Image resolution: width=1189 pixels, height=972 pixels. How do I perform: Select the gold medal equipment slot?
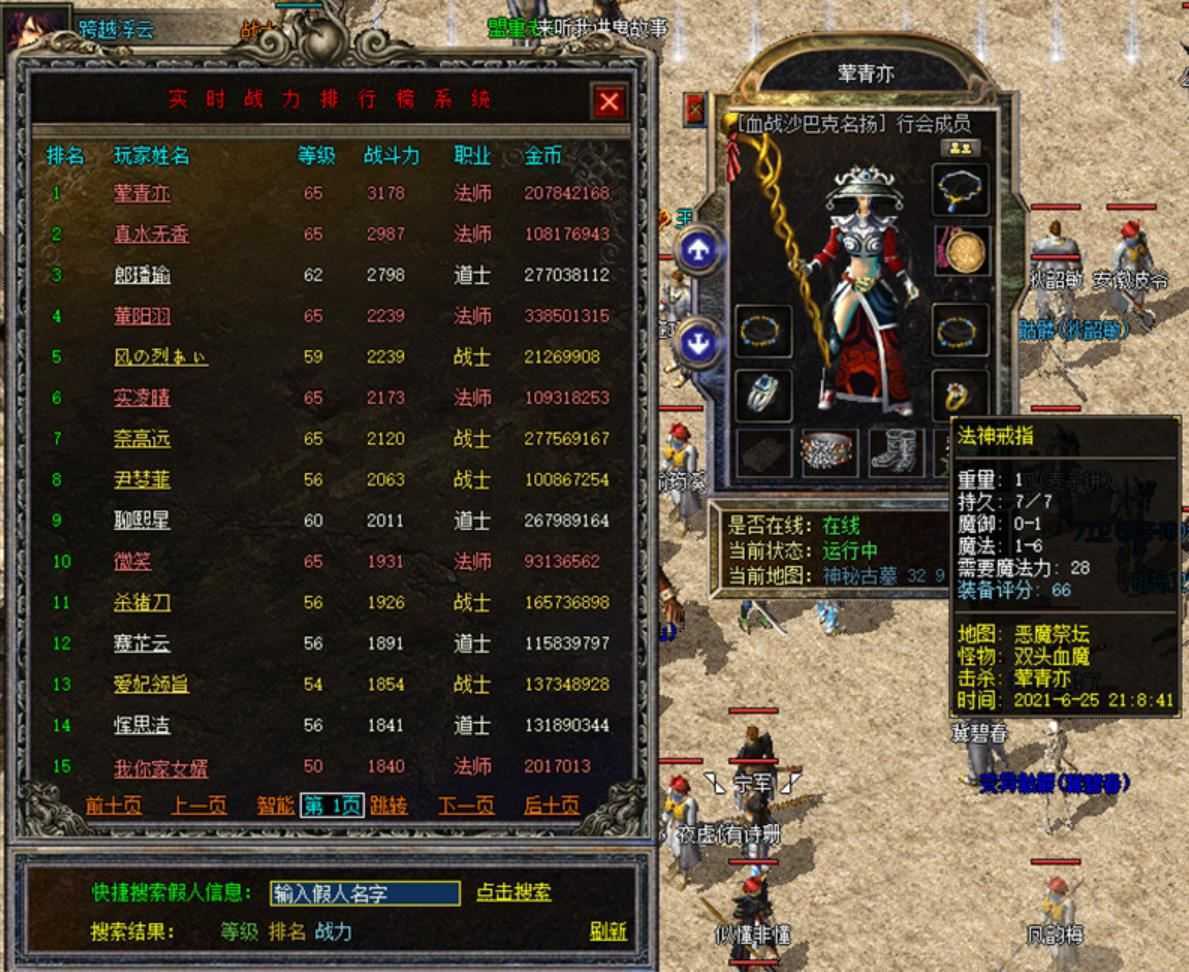click(961, 250)
